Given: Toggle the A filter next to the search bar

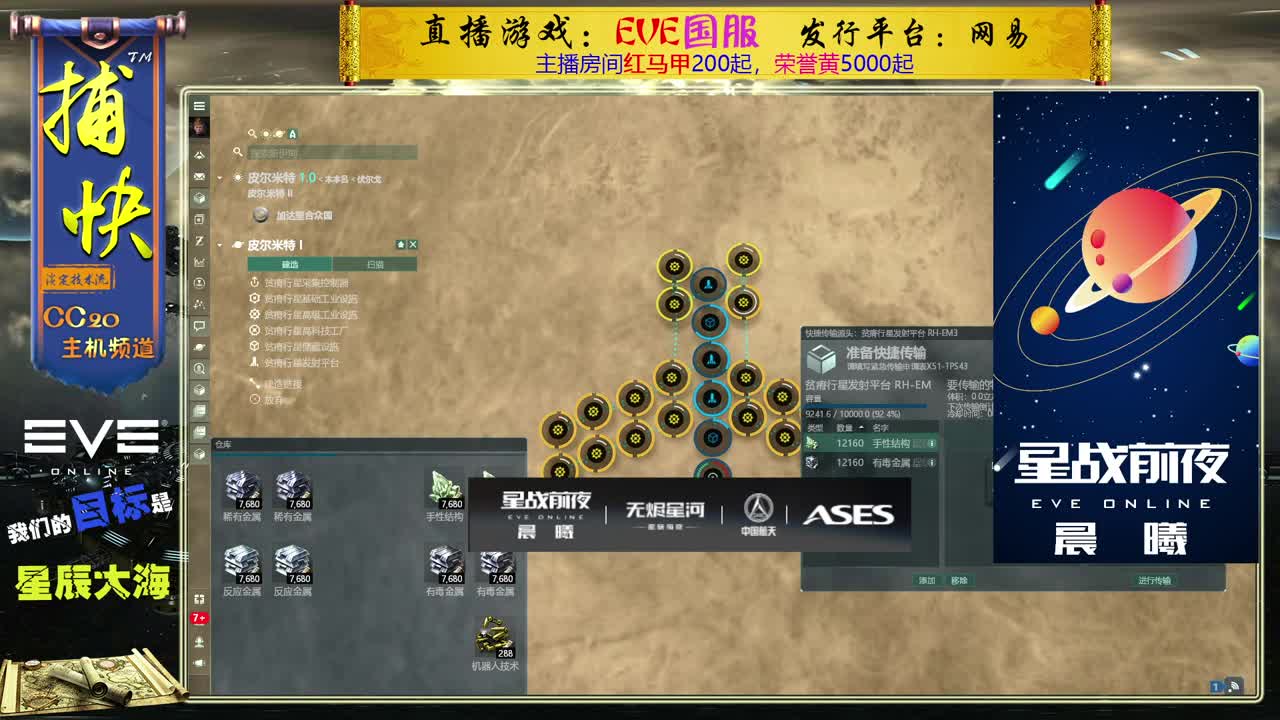Looking at the screenshot, I should [293, 133].
